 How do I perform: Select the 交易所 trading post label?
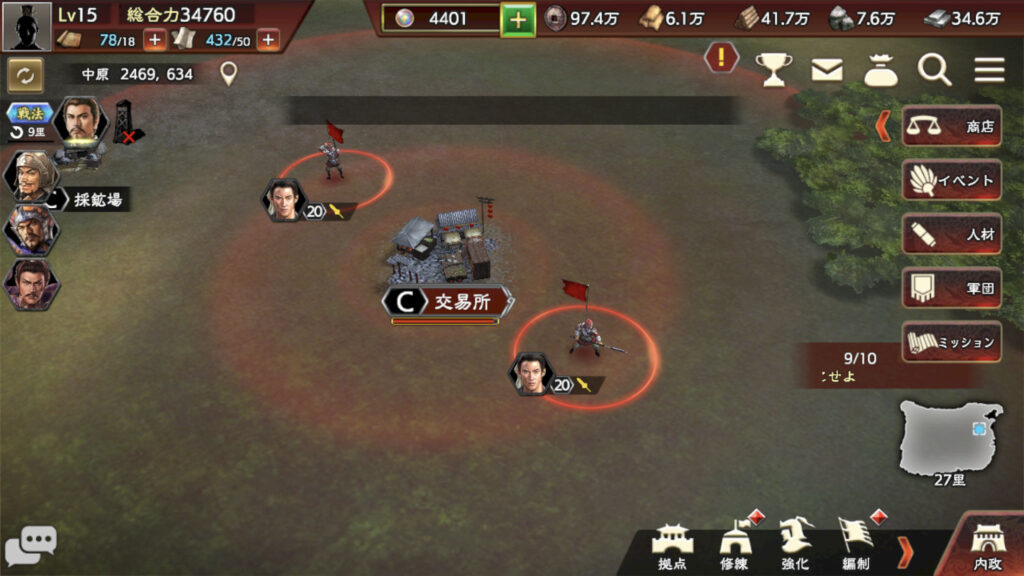[448, 302]
